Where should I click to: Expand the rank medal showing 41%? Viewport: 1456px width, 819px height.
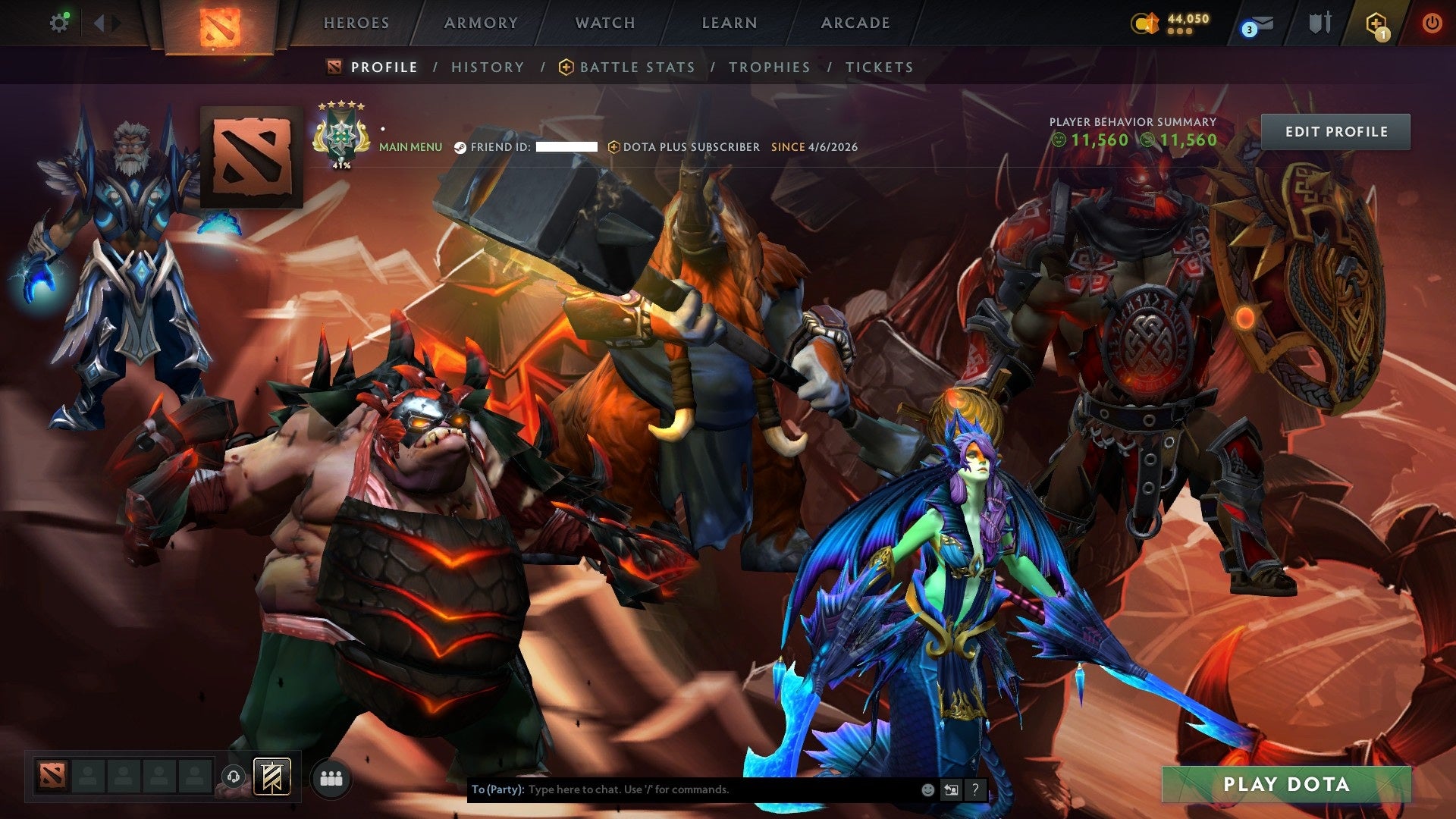pos(341,135)
